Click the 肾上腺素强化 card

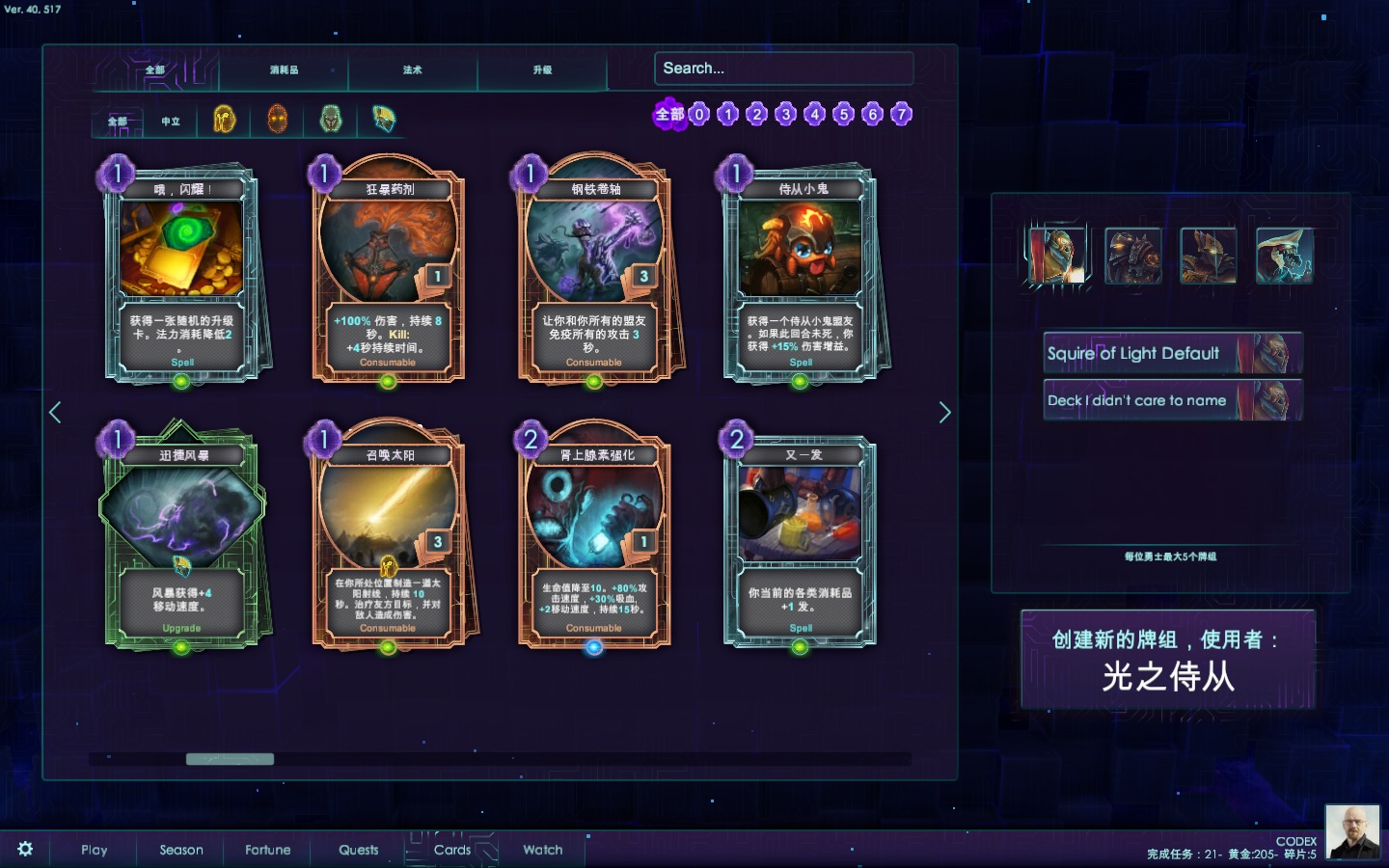point(594,542)
